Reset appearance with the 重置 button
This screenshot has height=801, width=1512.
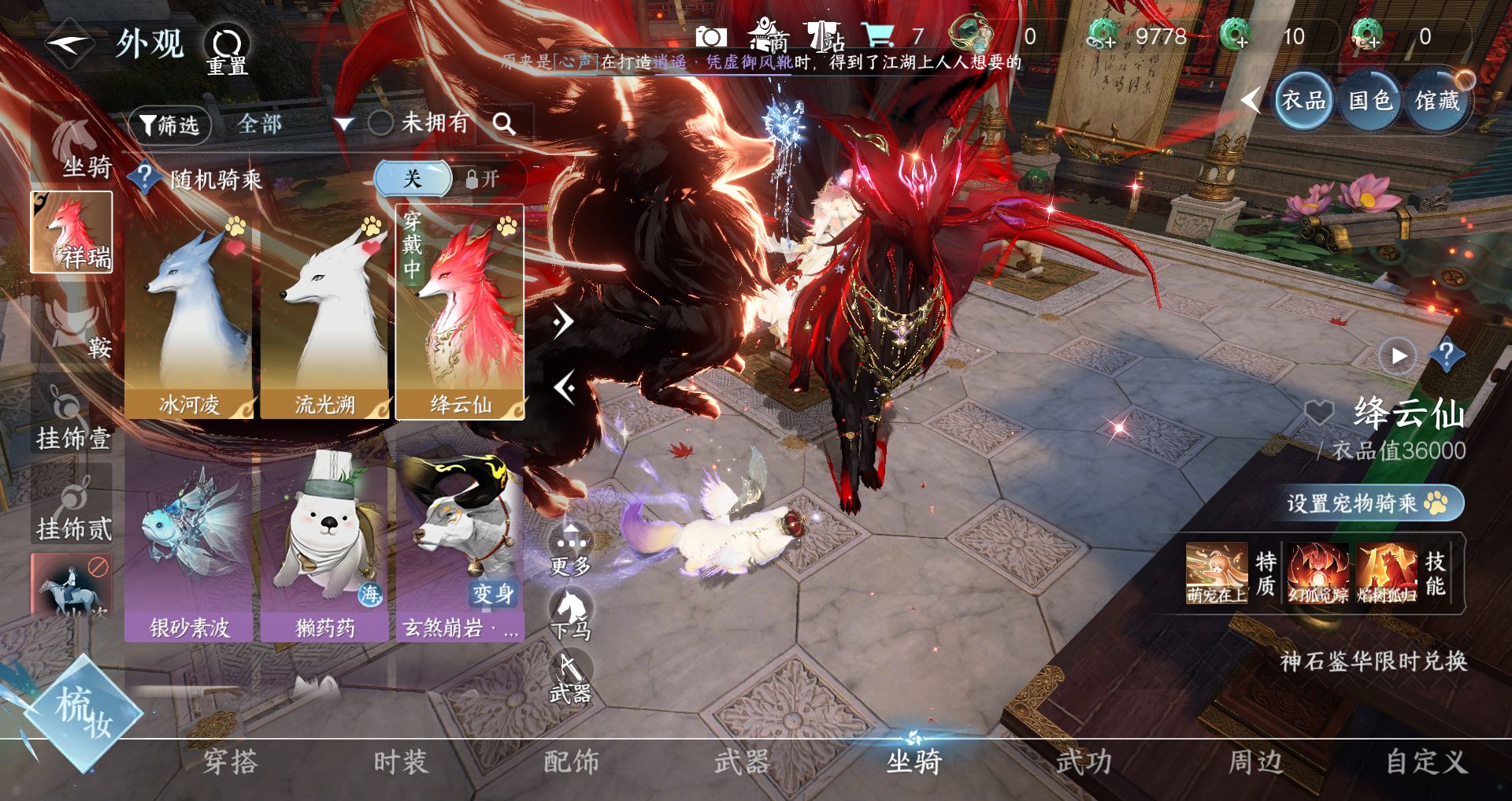click(x=228, y=50)
